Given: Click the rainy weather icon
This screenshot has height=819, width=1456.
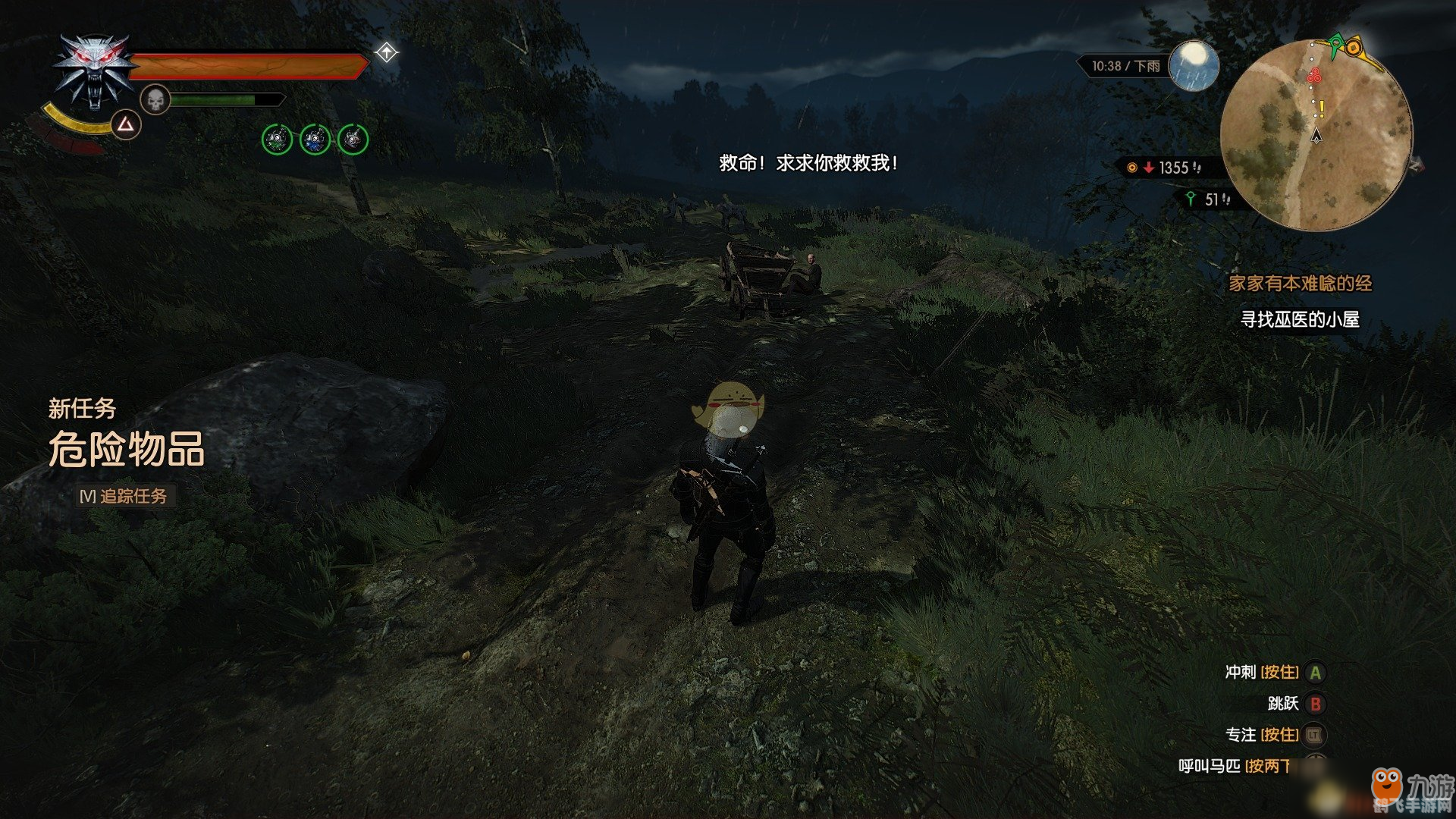Looking at the screenshot, I should 1194,65.
